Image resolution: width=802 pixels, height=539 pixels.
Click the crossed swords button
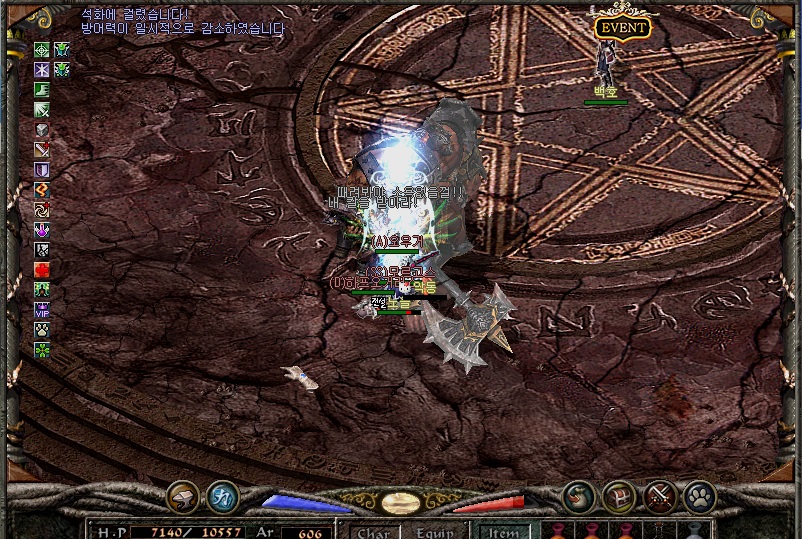(661, 496)
